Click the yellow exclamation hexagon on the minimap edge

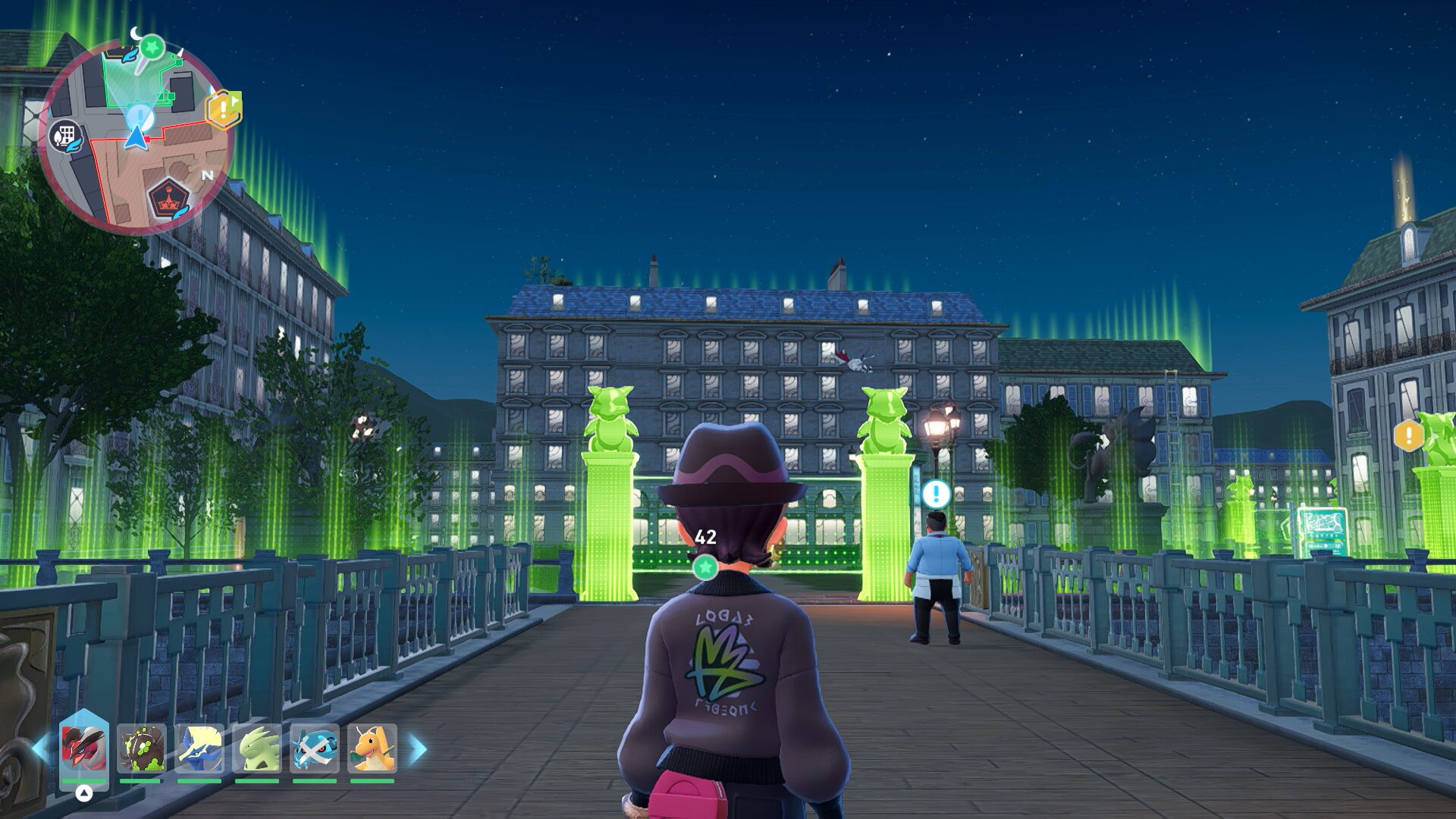[x=224, y=109]
